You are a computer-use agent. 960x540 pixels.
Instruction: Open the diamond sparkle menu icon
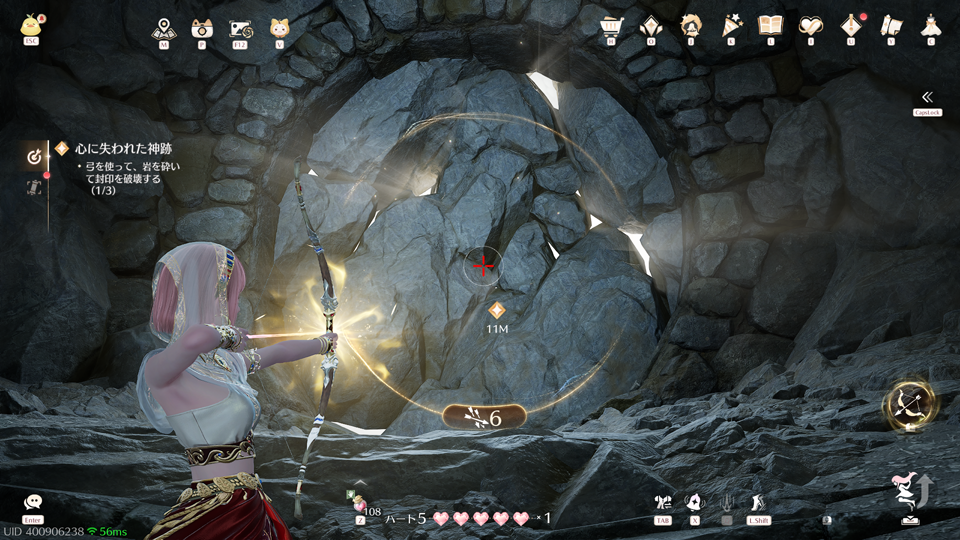coord(650,26)
